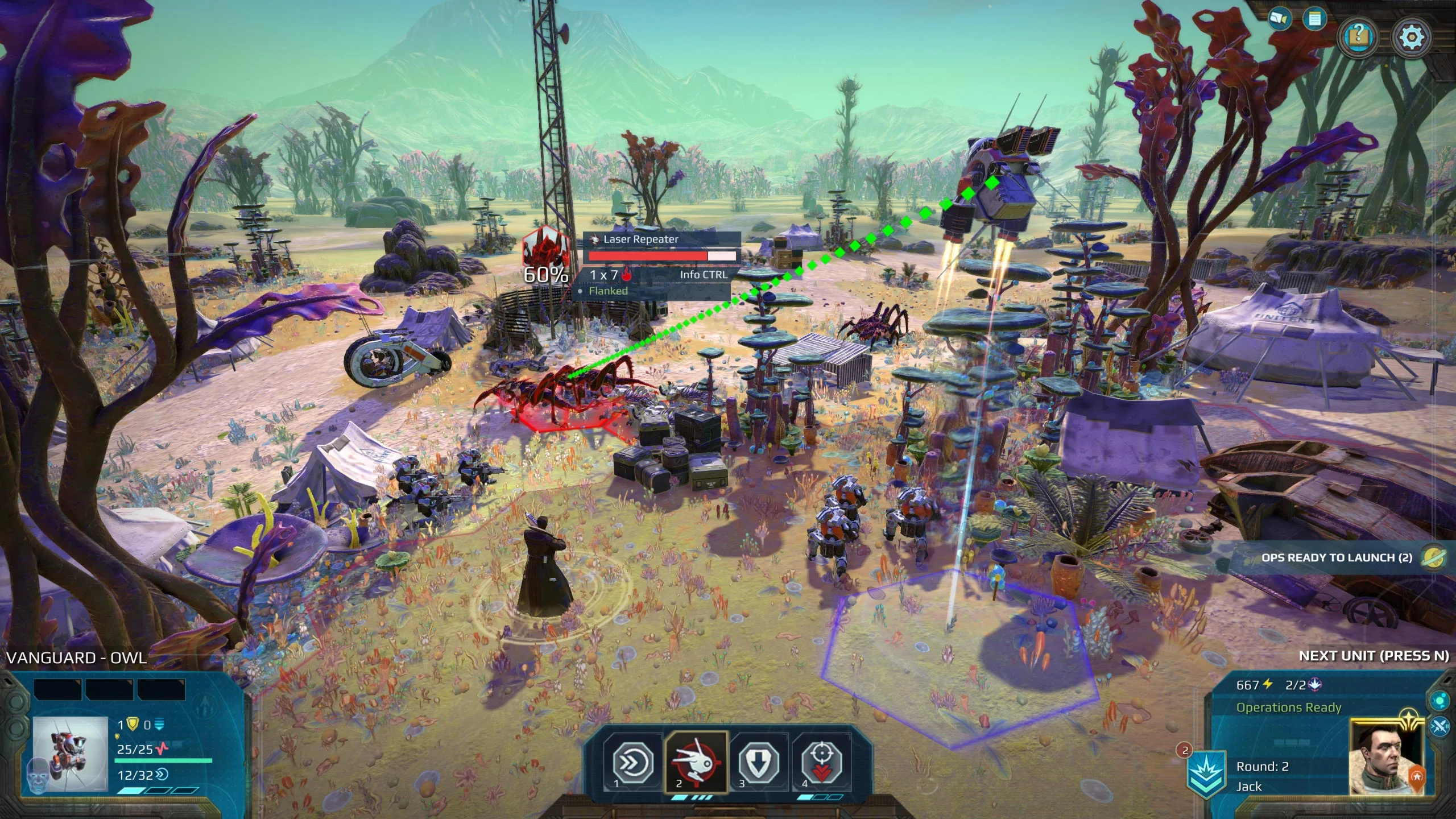Activate the double-chevron move ability
The image size is (1456, 819).
[633, 762]
